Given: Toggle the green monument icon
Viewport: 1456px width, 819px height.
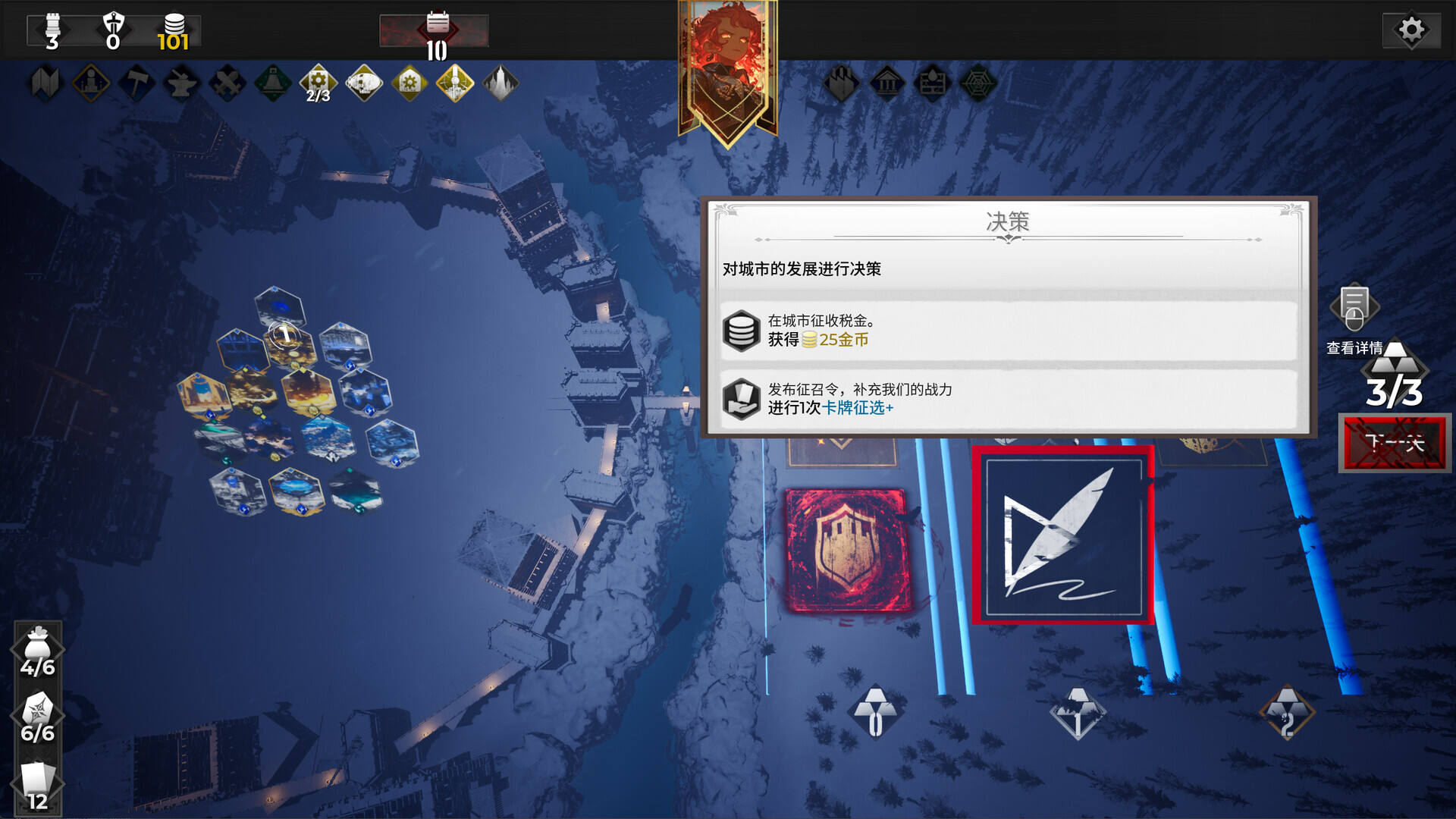Looking at the screenshot, I should 271,83.
